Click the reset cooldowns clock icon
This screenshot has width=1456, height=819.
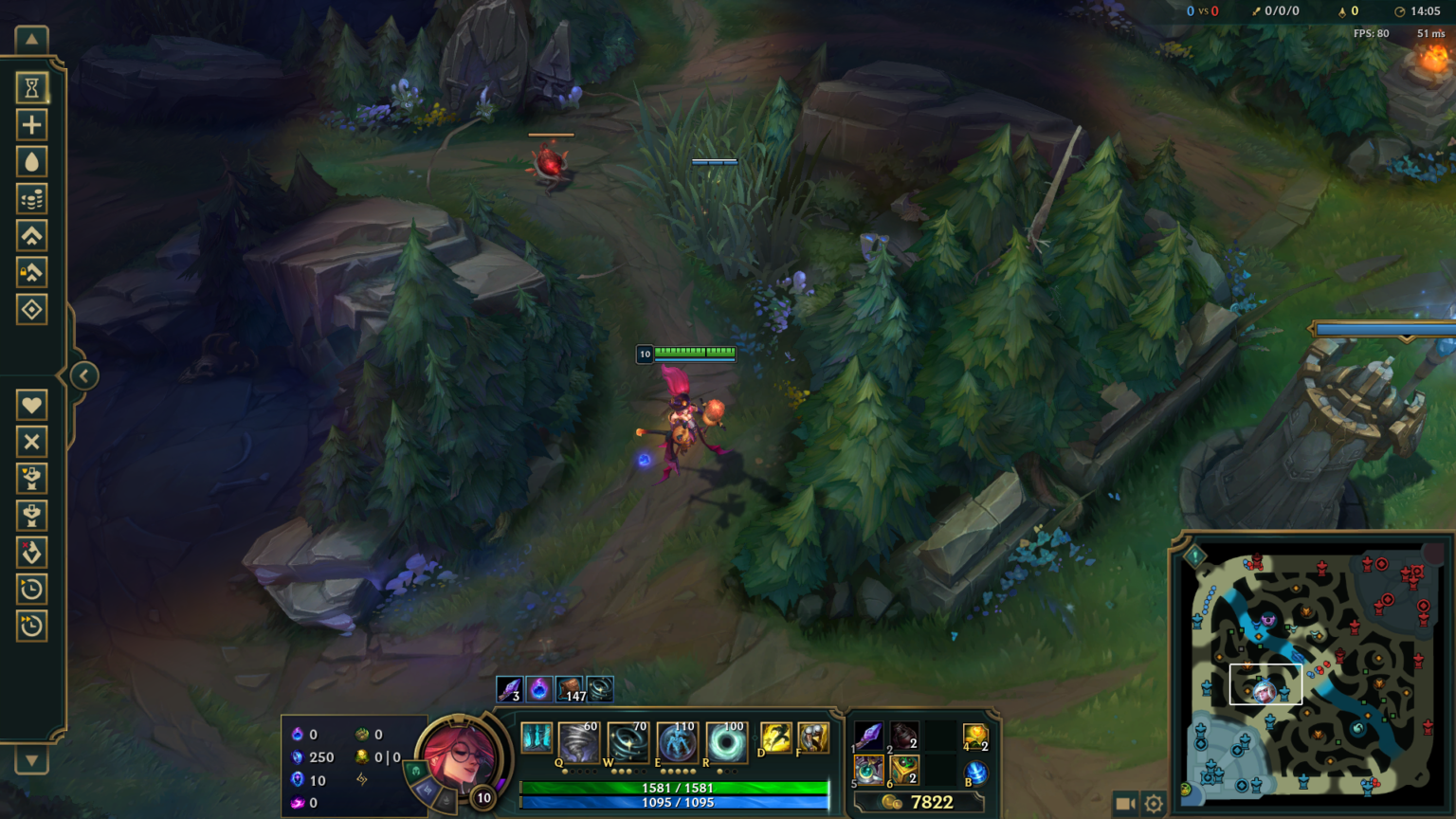tap(31, 590)
